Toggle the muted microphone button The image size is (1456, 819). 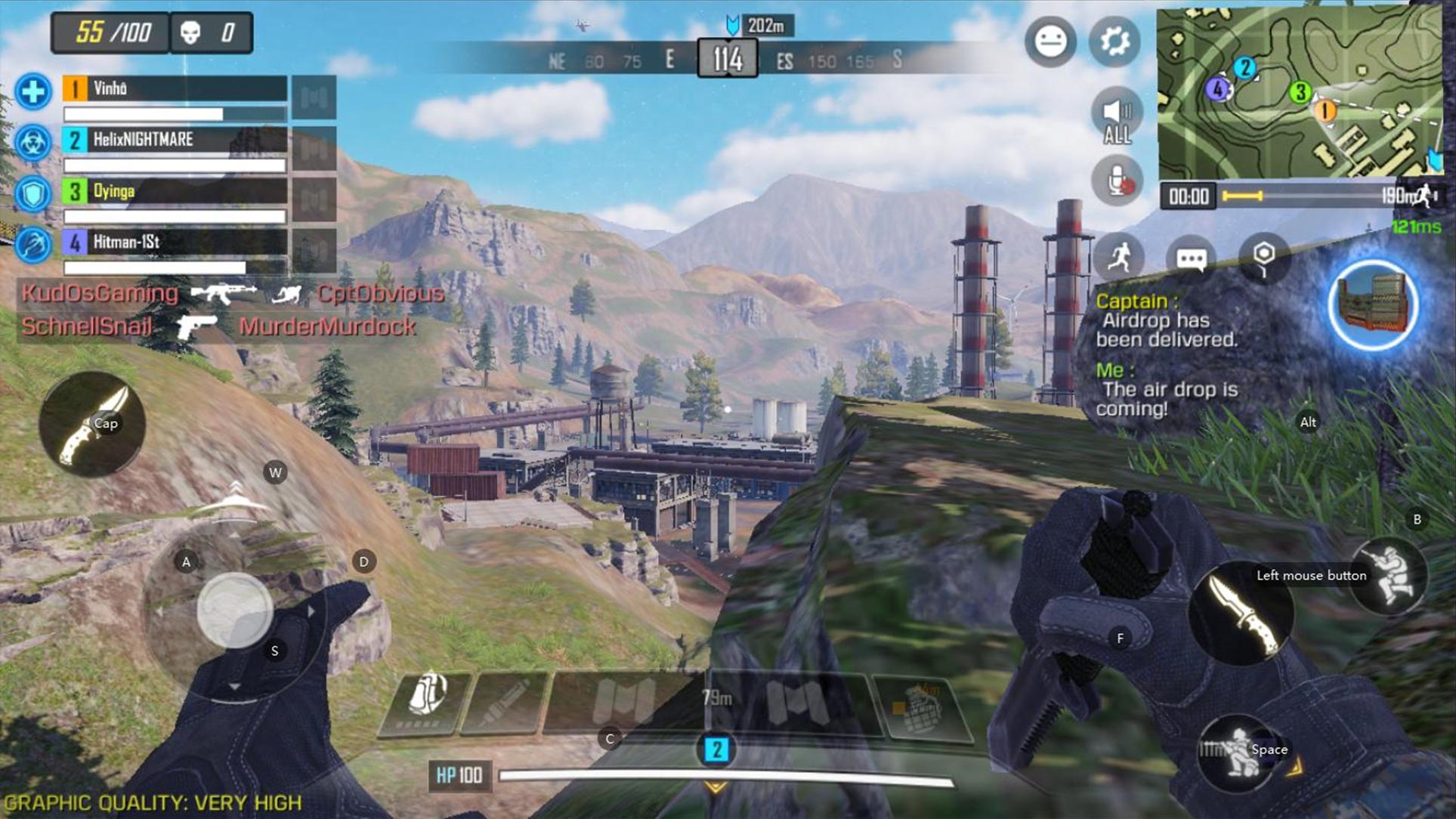tap(1117, 181)
